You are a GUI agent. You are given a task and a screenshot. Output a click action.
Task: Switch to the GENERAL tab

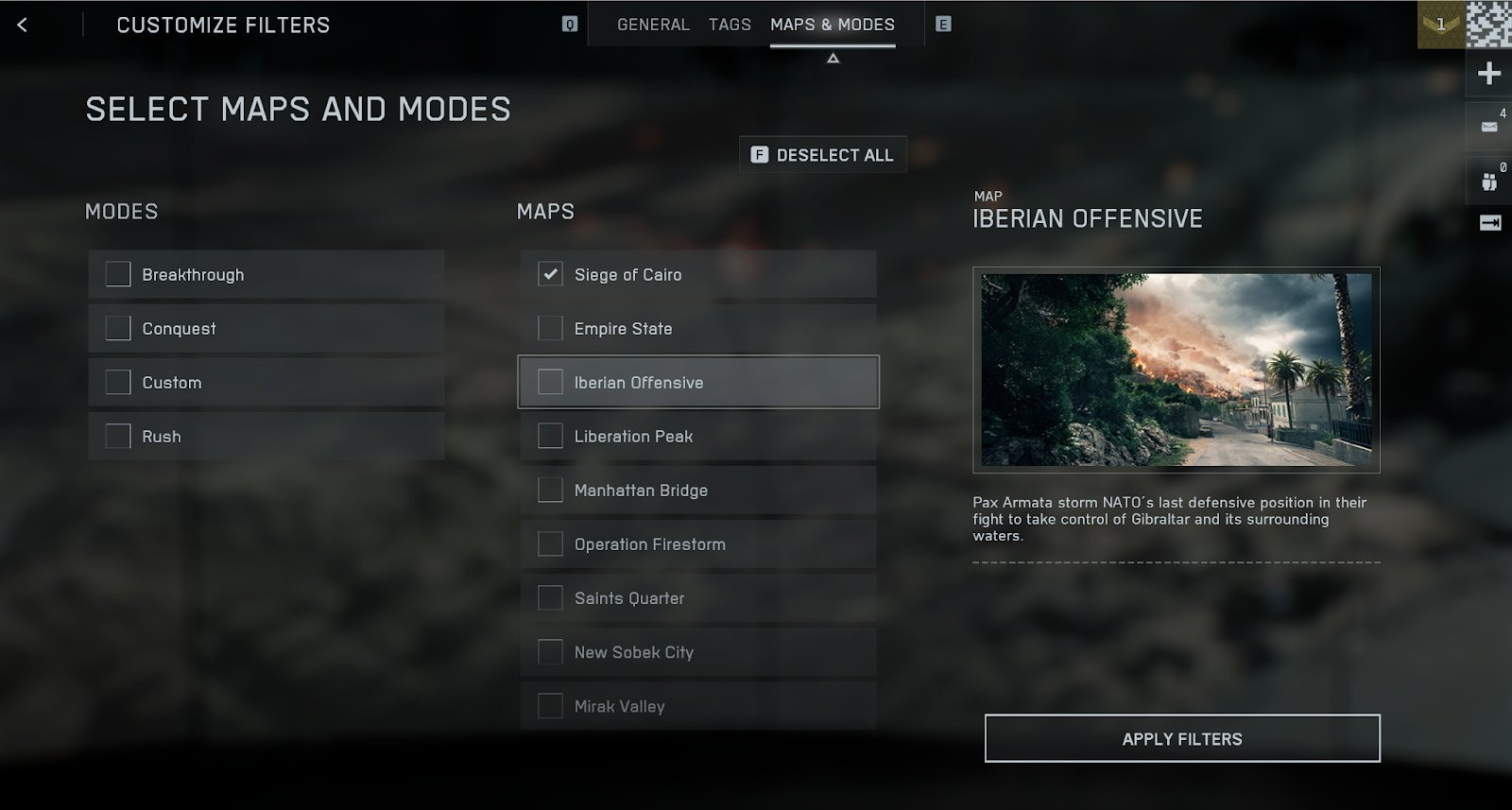tap(653, 24)
